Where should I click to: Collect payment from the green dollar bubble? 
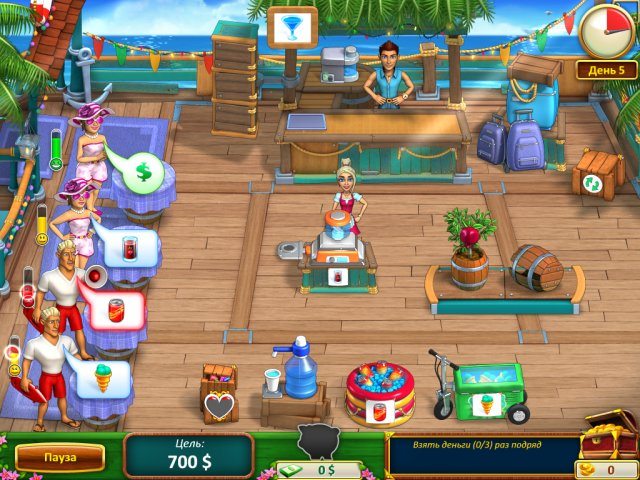(x=144, y=174)
